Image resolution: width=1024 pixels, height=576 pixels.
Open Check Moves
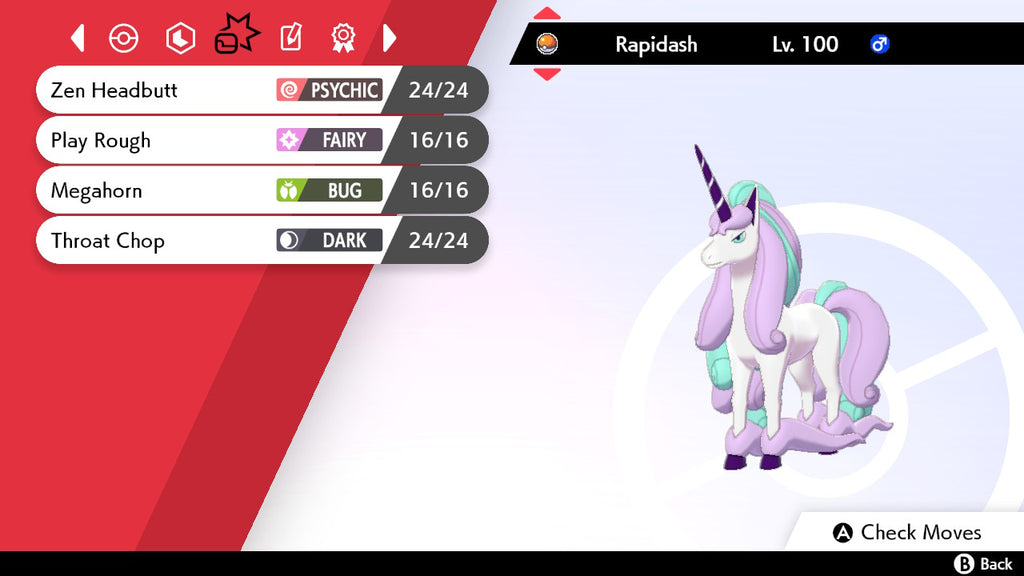(907, 532)
